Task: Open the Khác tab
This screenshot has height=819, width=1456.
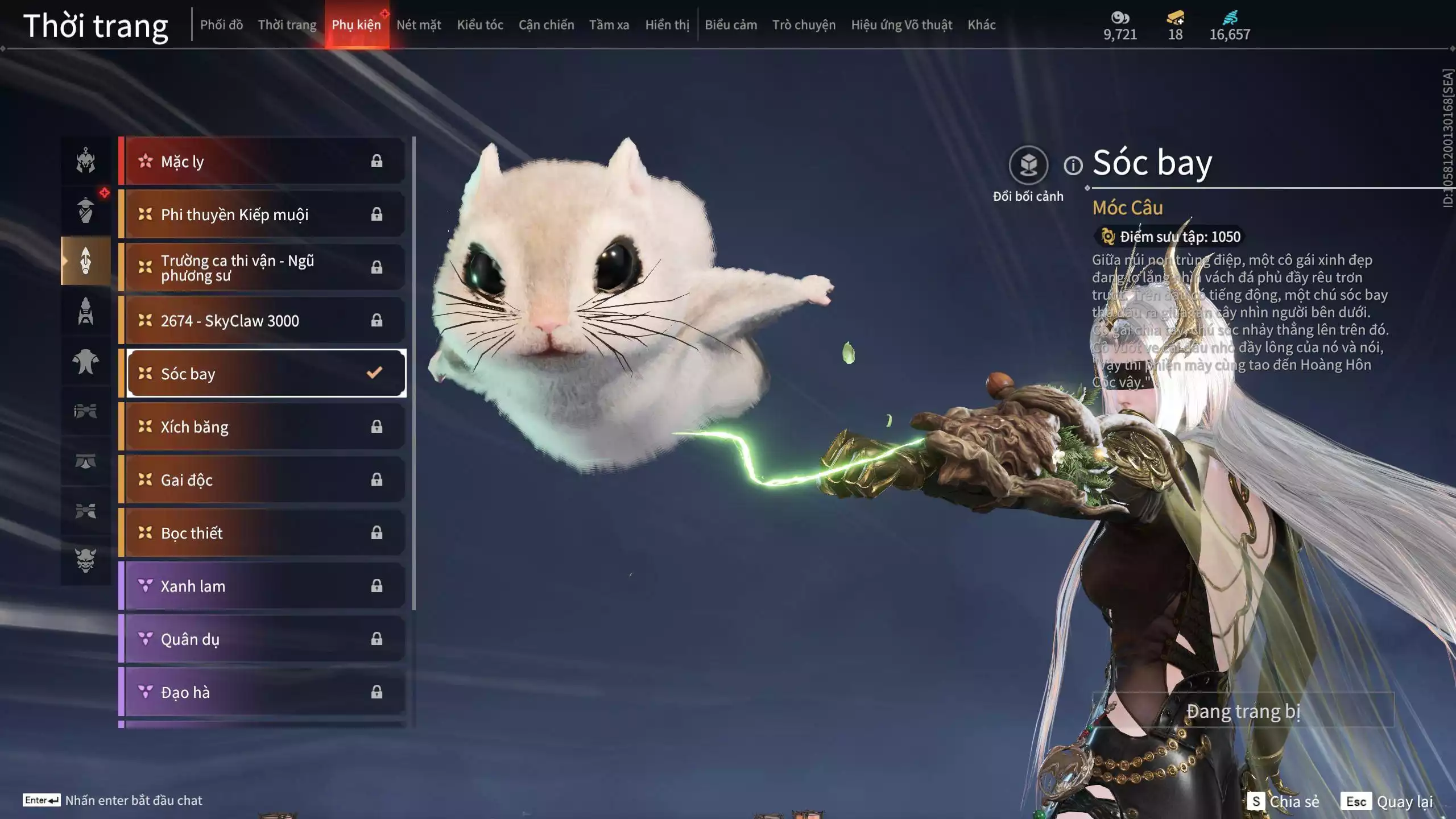Action: coord(982,25)
